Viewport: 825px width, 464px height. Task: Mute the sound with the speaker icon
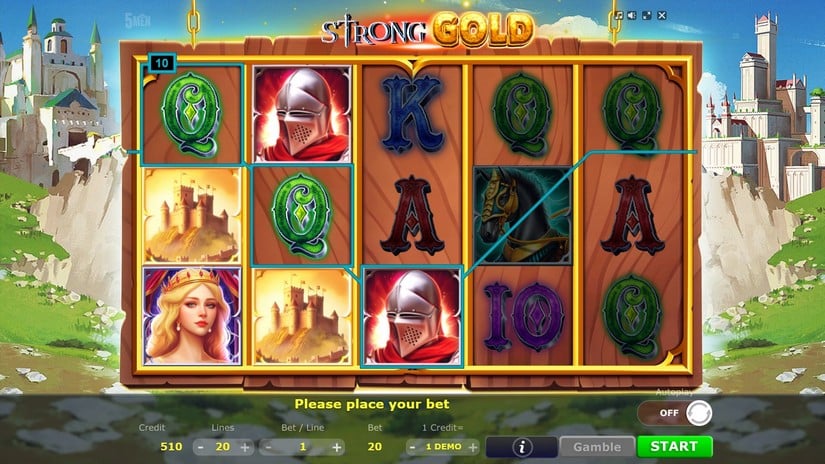(633, 16)
